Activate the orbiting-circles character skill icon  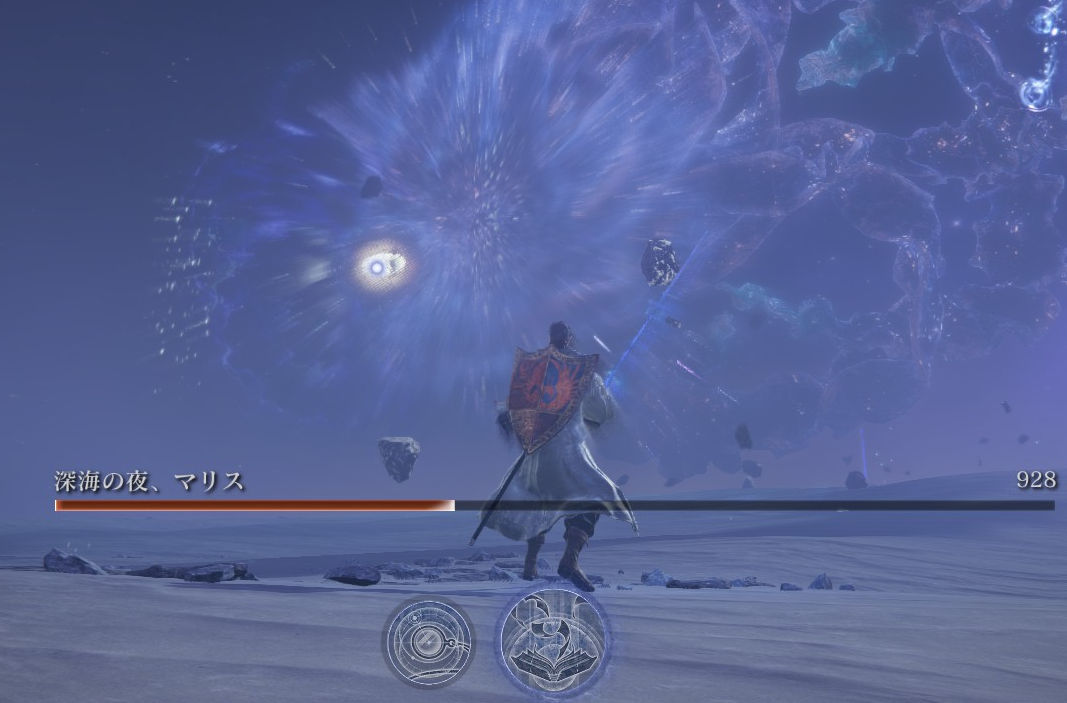tap(428, 639)
